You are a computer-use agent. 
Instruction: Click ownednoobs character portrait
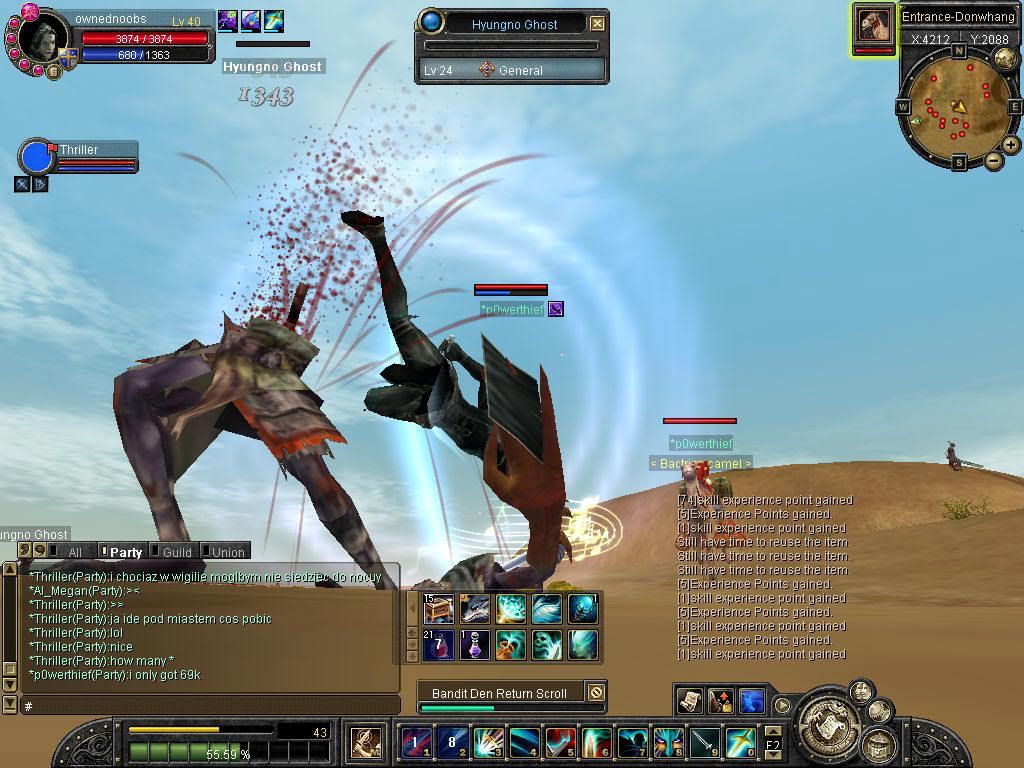click(40, 40)
